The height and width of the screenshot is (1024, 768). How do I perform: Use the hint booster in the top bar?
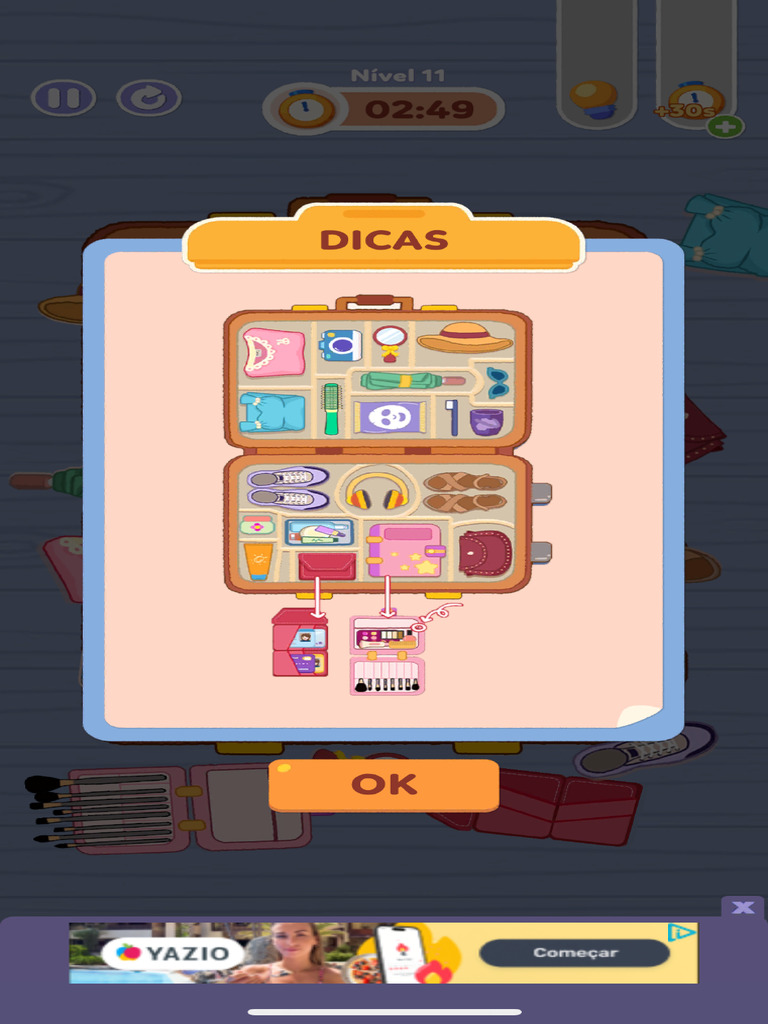tap(596, 99)
